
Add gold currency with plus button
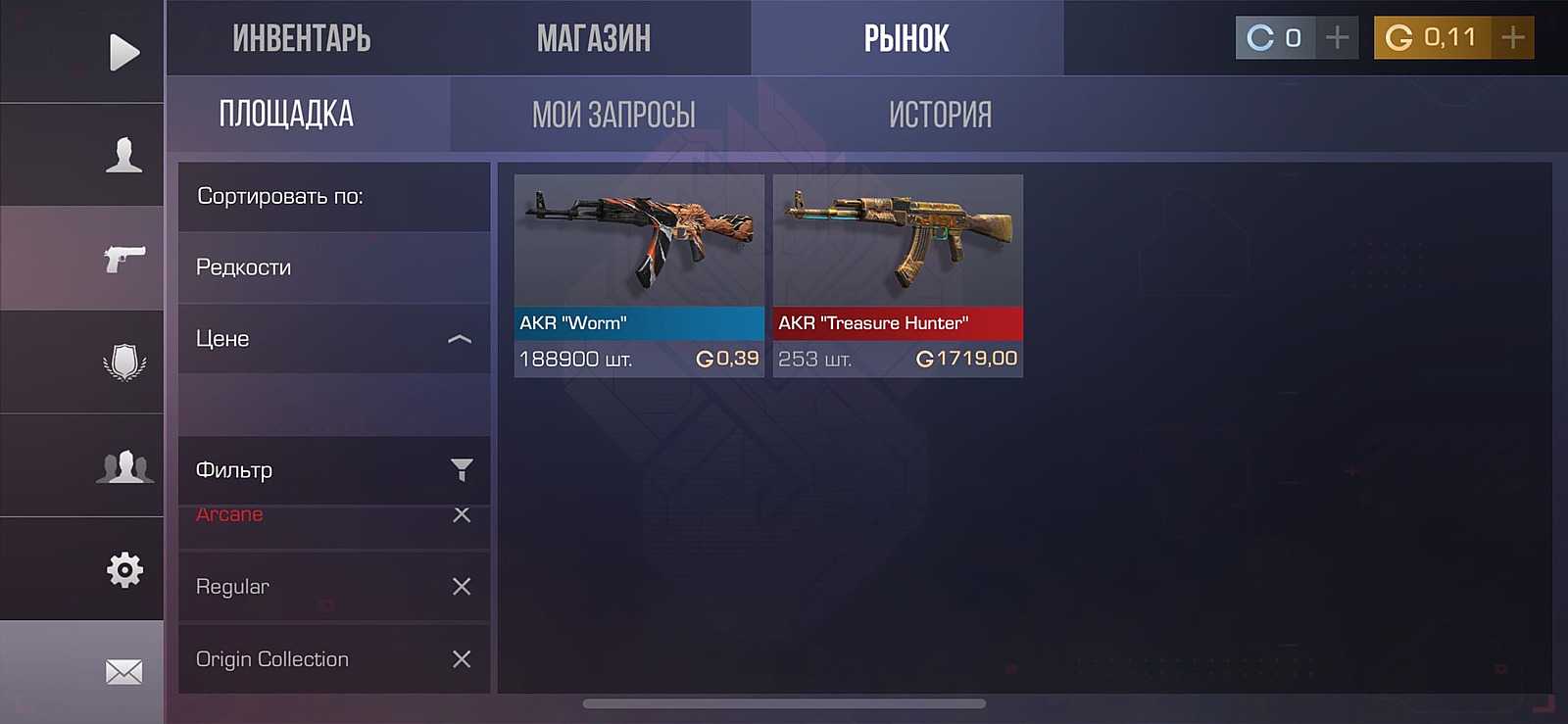[1513, 38]
